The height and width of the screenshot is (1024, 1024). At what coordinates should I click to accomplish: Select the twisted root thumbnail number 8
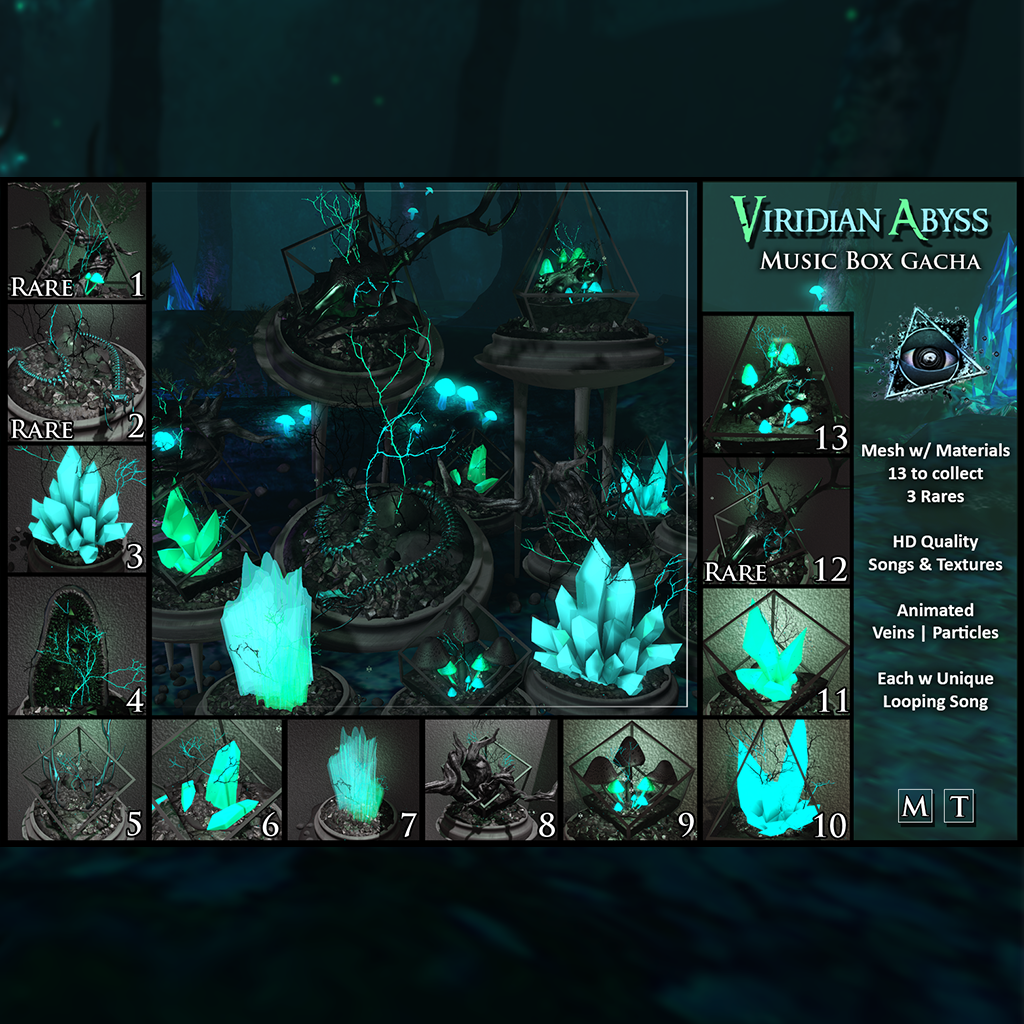point(491,780)
